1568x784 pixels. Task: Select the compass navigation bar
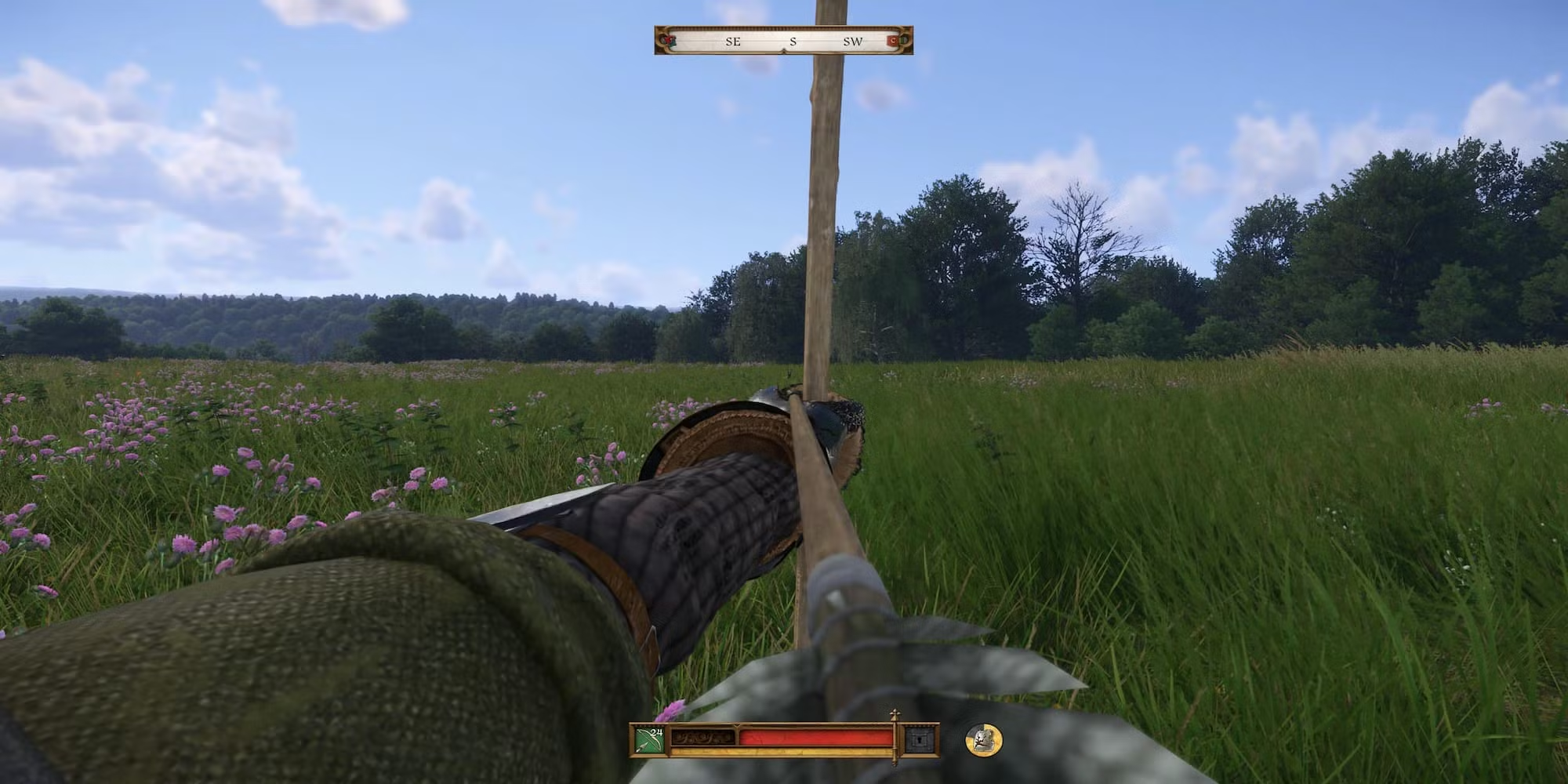tap(784, 41)
